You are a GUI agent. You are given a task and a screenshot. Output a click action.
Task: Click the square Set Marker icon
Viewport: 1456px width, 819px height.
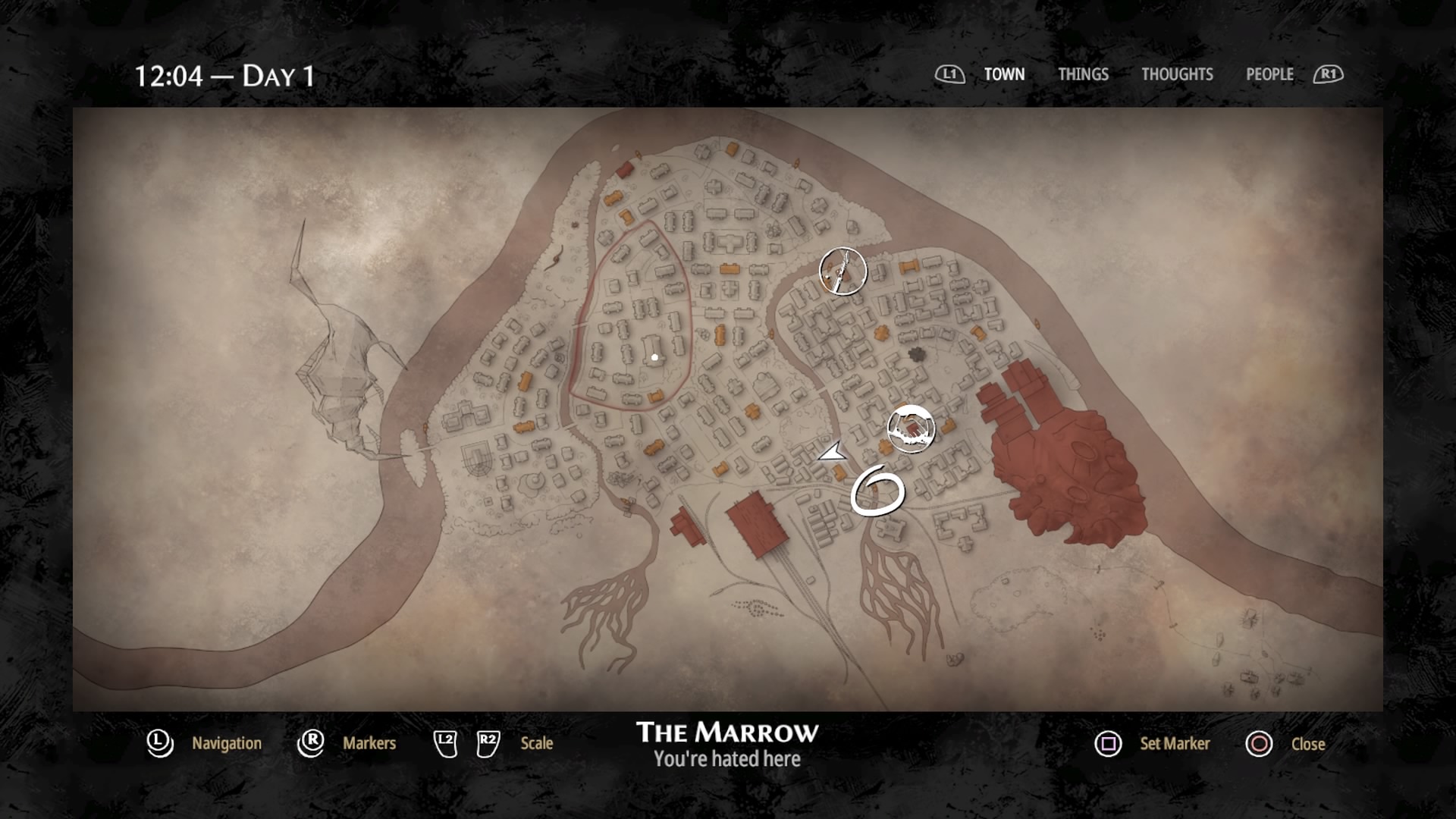[1108, 744]
